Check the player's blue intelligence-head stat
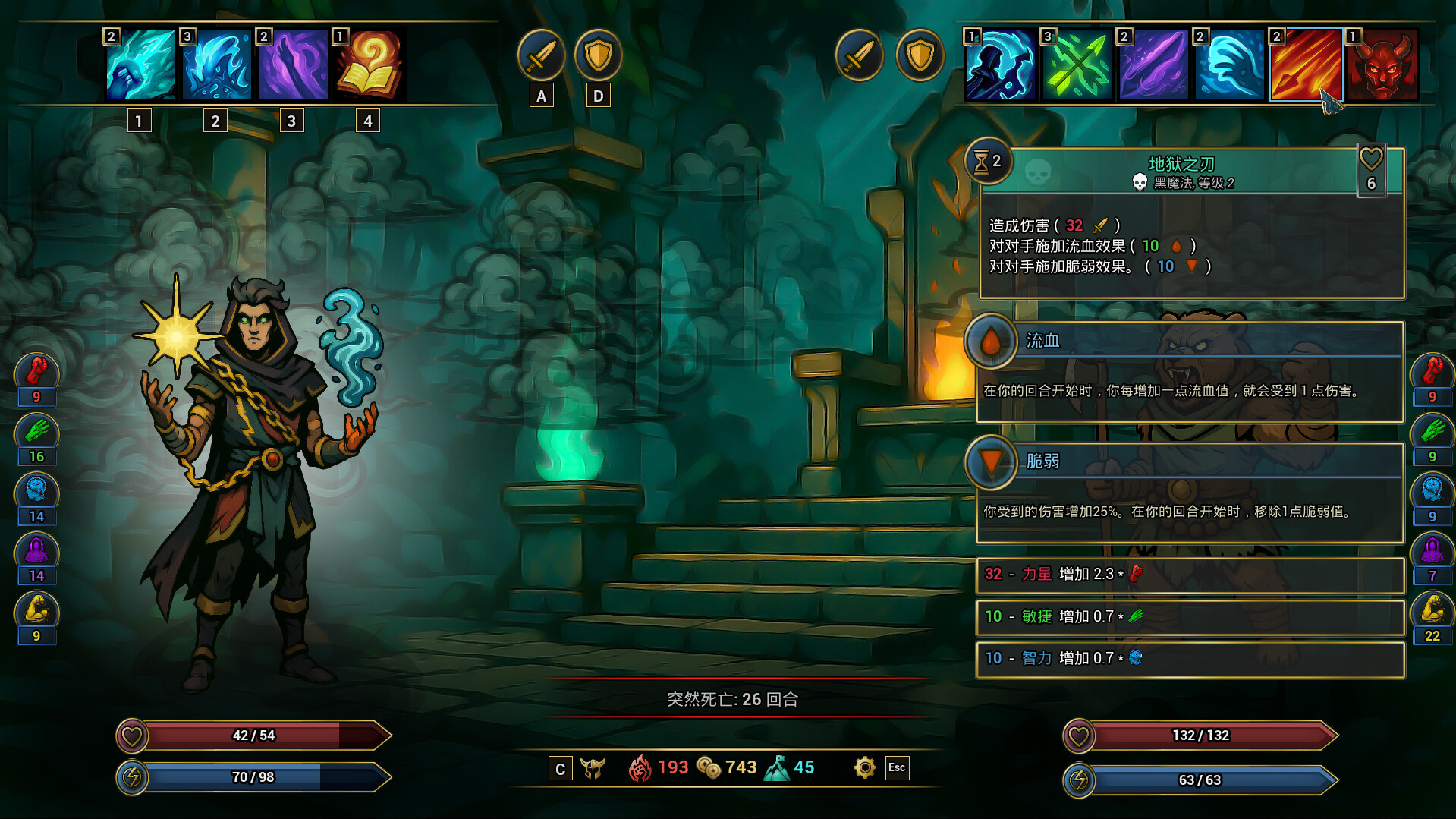Image resolution: width=1456 pixels, height=819 pixels. coord(36,490)
